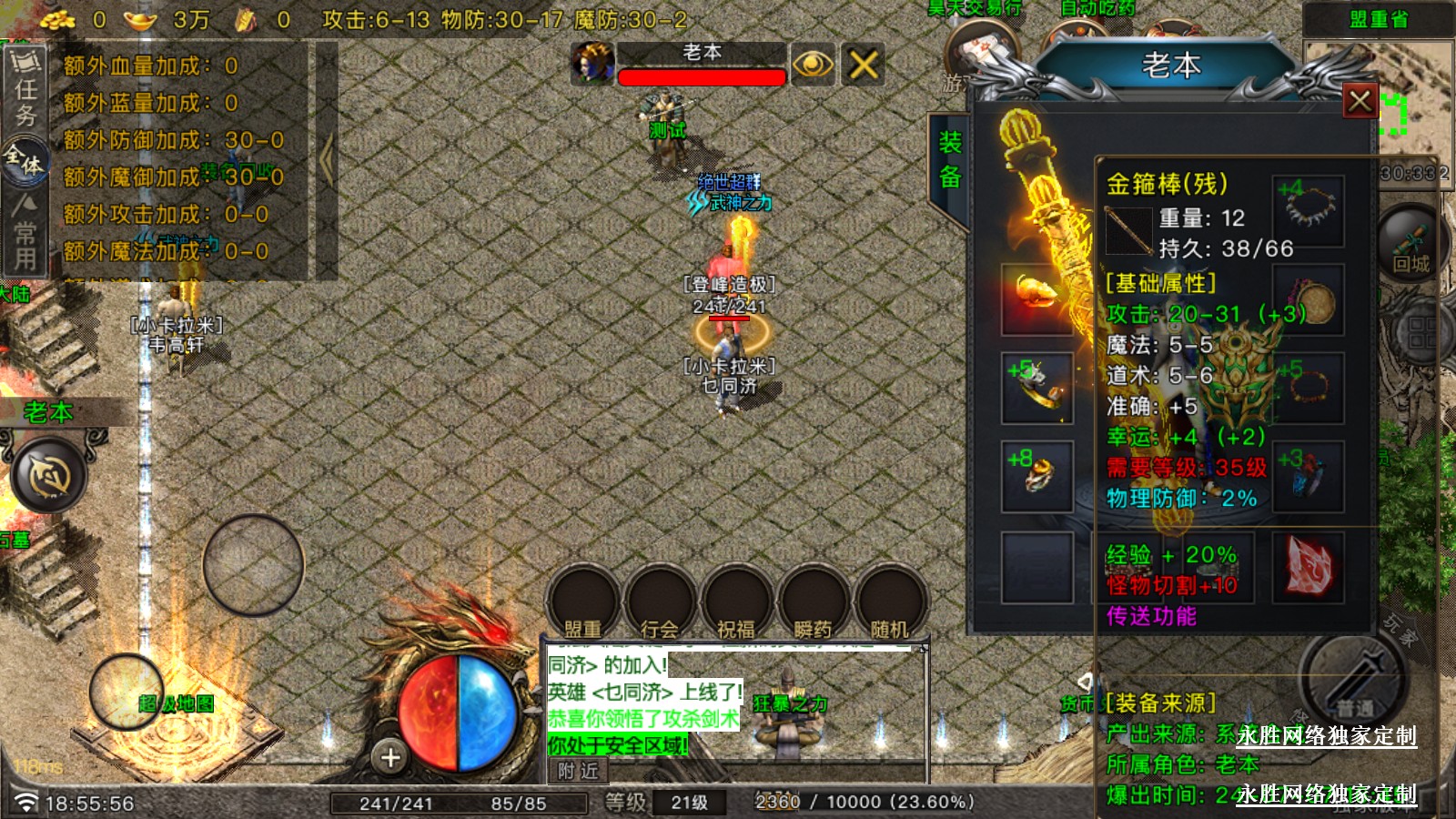Image resolution: width=1456 pixels, height=819 pixels.
Task: Select the +8 ring equipment slot
Action: pyautogui.click(x=1036, y=476)
